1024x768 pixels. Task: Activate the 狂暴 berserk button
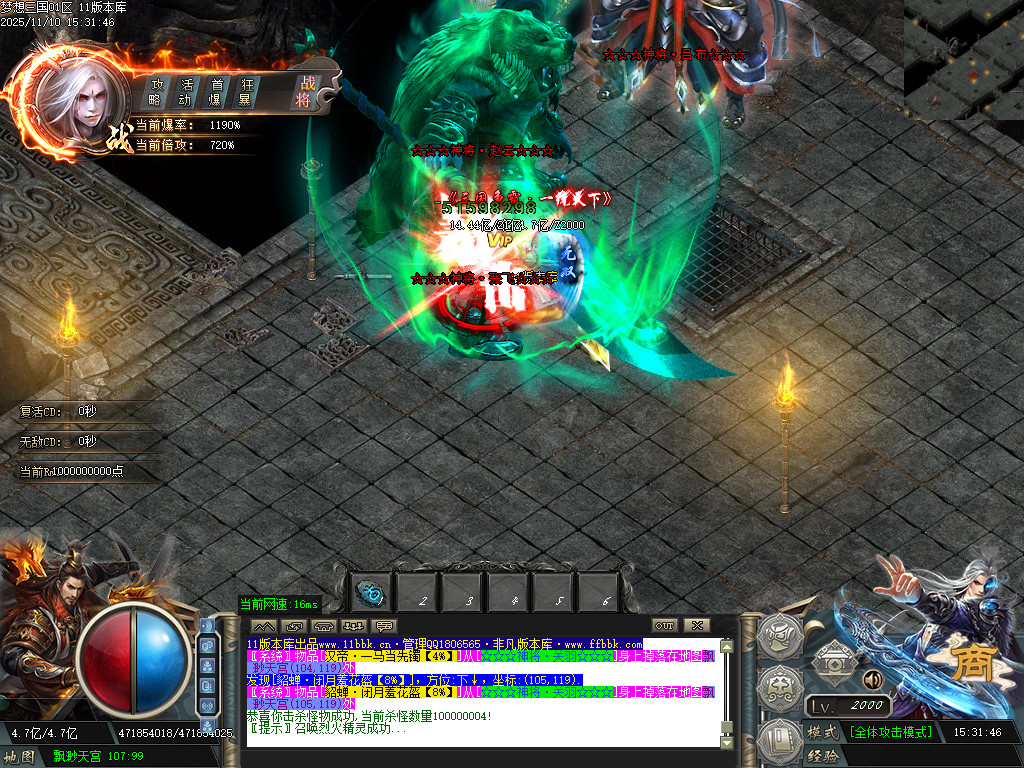244,92
